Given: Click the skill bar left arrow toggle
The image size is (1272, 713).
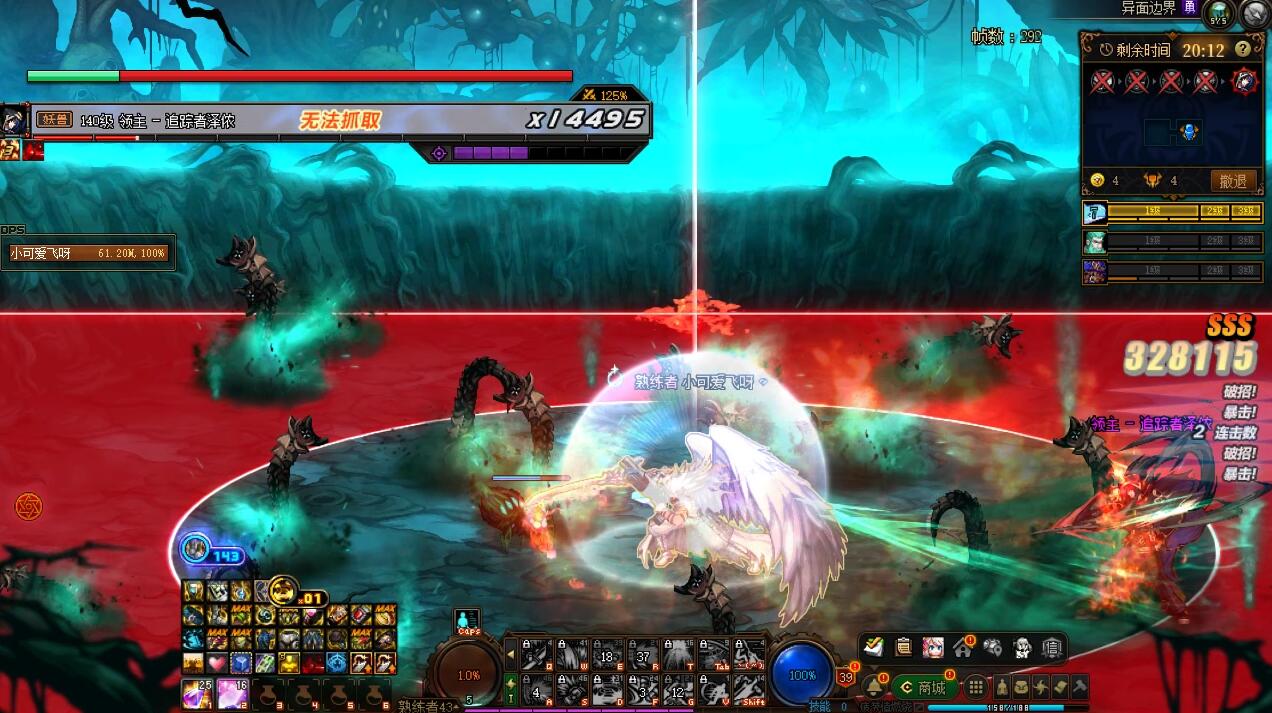Looking at the screenshot, I should (511, 655).
